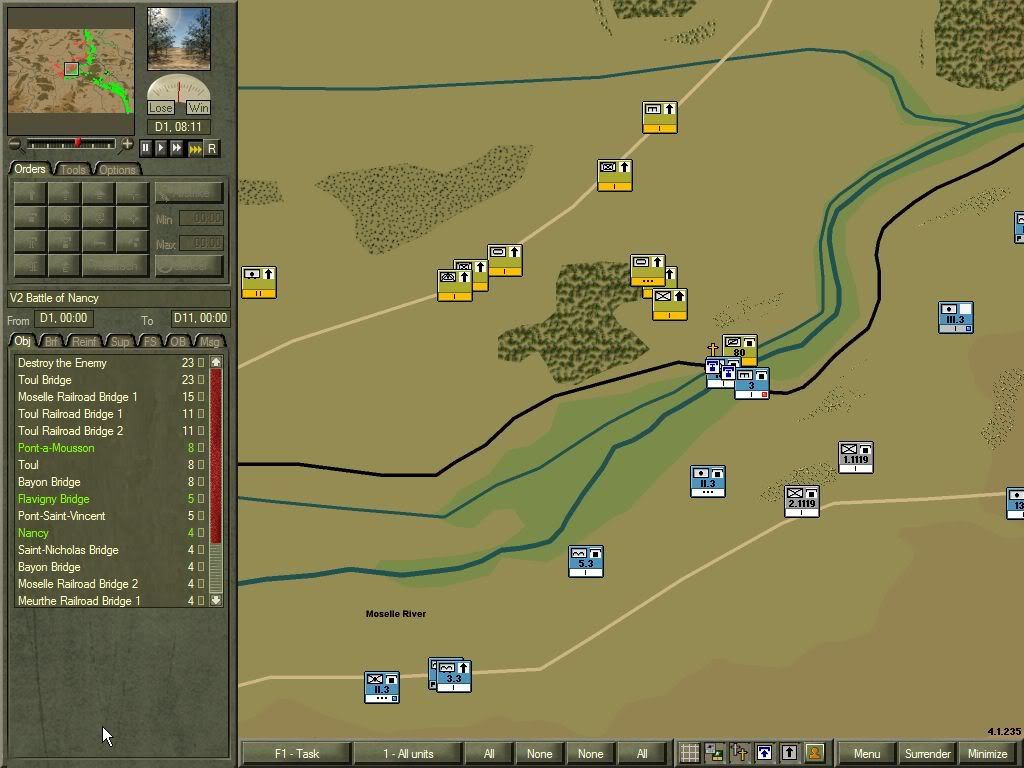Pause the game simulation
This screenshot has width=1024, height=768.
145,148
